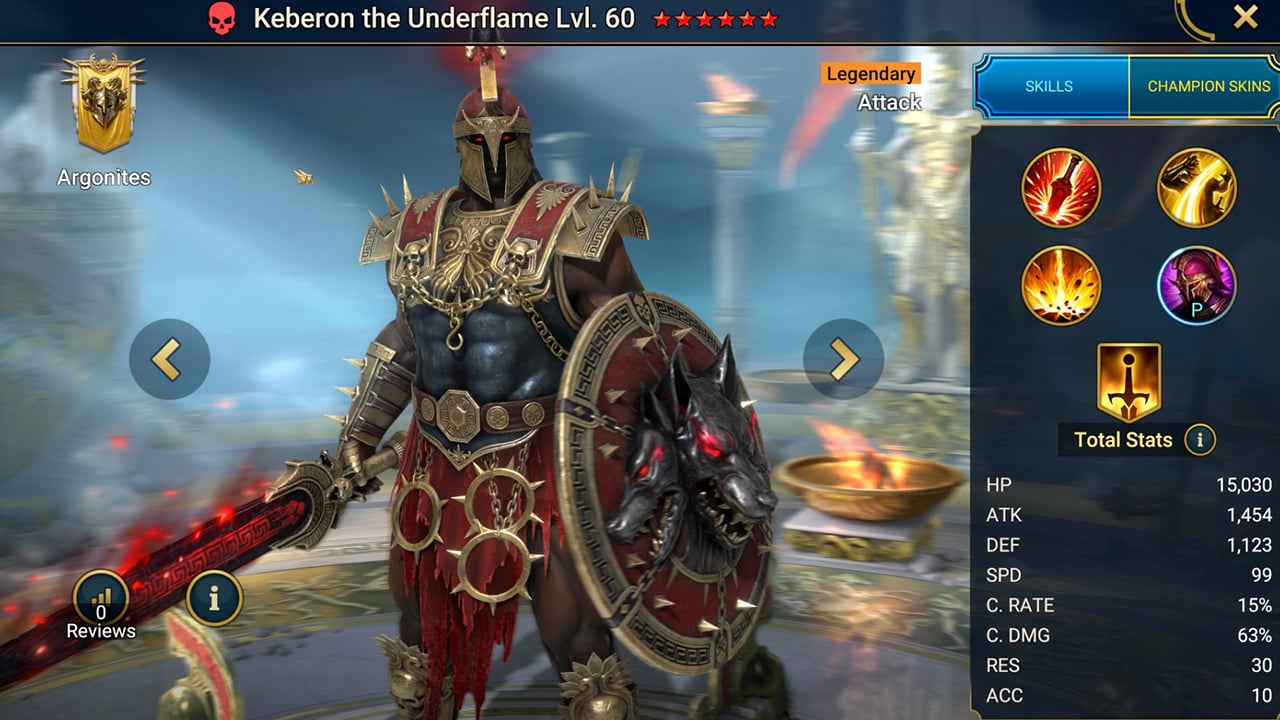Viewport: 1280px width, 720px height.
Task: Open the Reviews button
Action: [x=101, y=600]
